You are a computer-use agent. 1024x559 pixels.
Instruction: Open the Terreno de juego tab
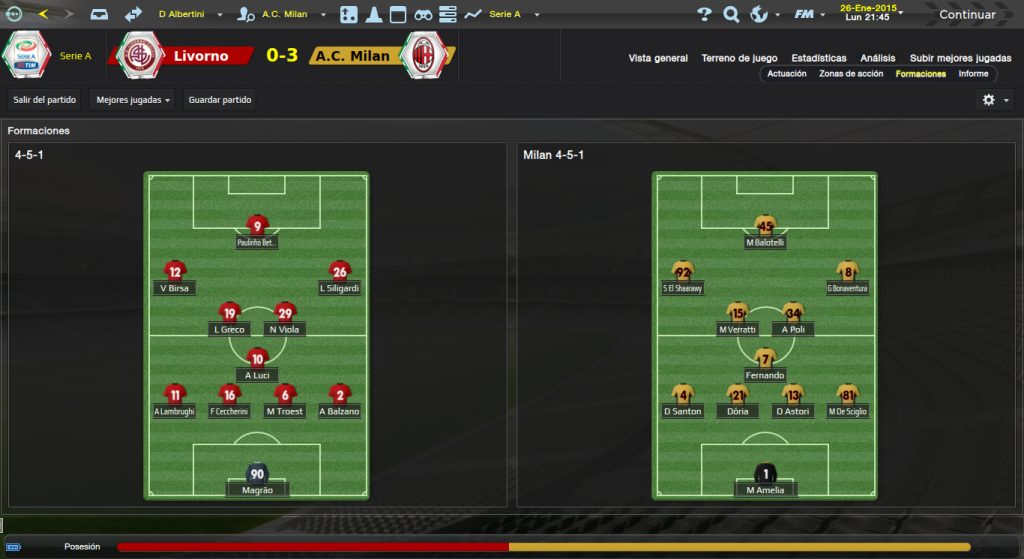click(x=740, y=58)
